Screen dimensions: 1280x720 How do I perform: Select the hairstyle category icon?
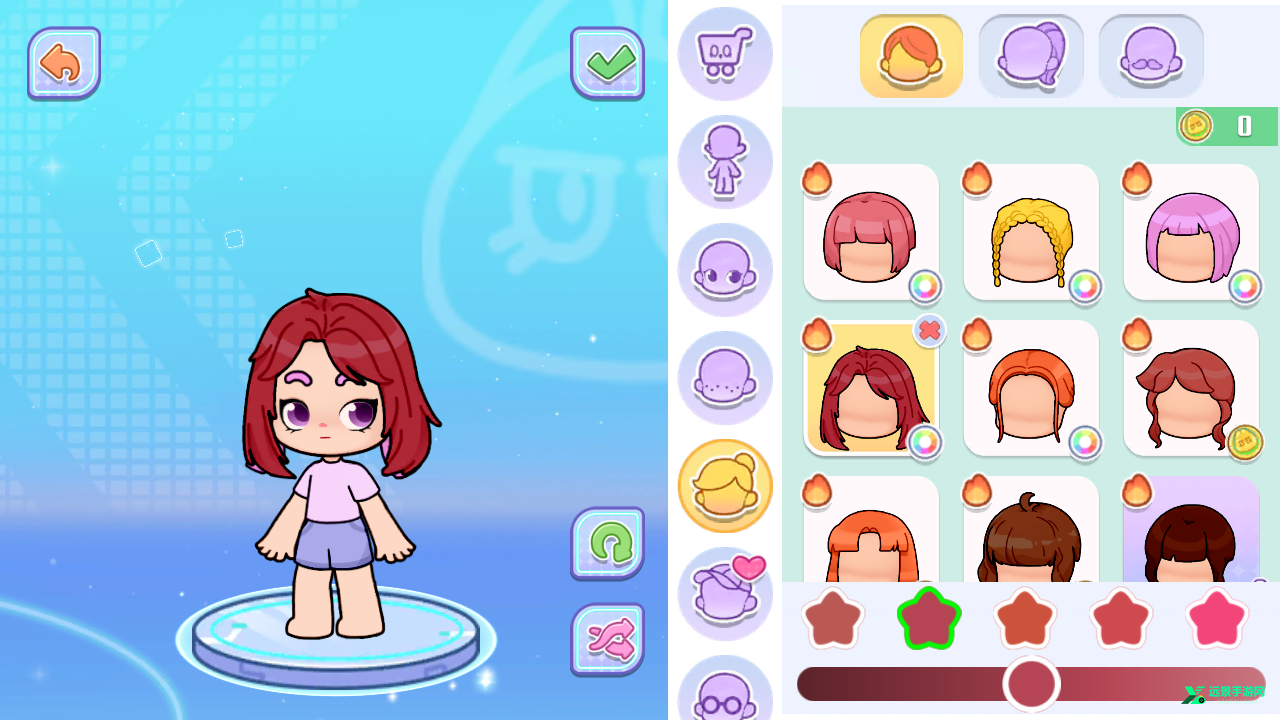pyautogui.click(x=725, y=485)
